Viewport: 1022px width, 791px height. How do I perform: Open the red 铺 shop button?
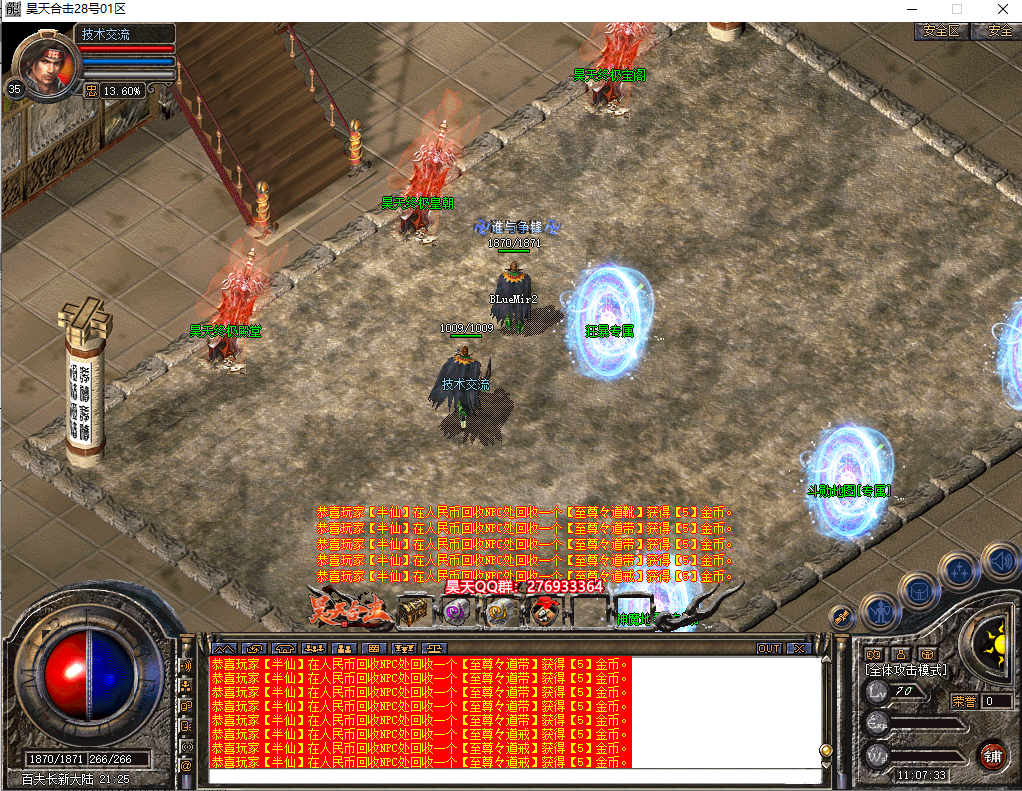tap(992, 753)
